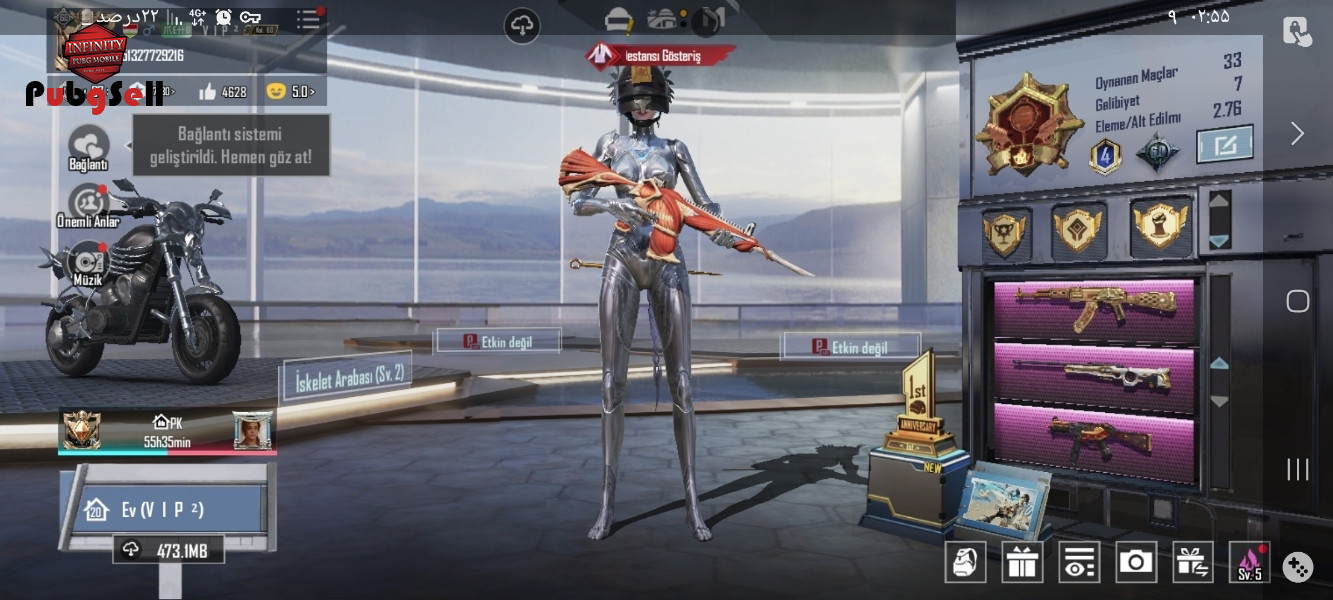Open the Bağlantı connections icon
The width and height of the screenshot is (1333, 600).
coord(88,145)
